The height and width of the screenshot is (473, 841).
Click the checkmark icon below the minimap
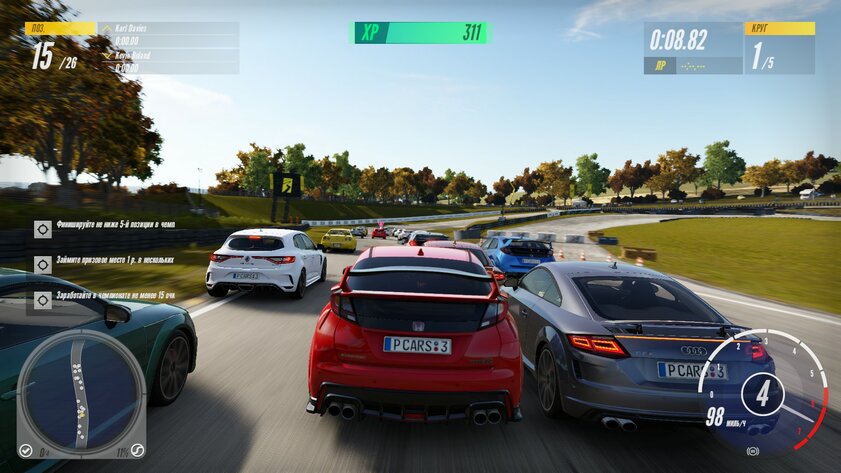[26, 449]
